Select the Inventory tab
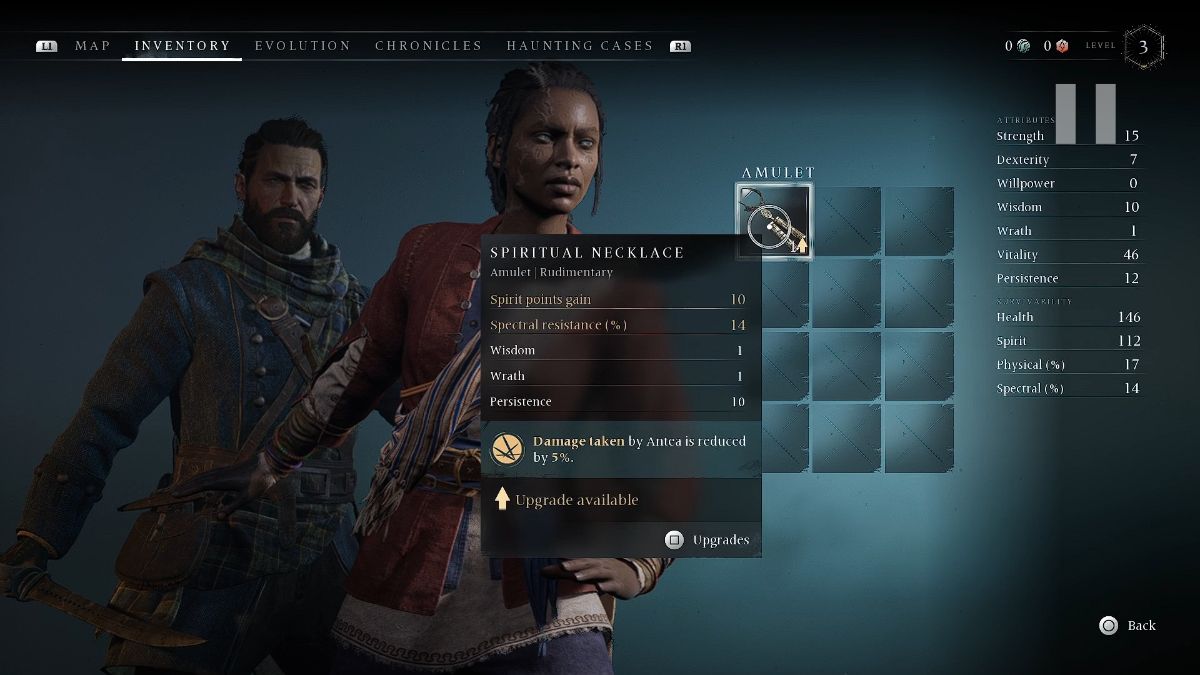 (x=182, y=46)
